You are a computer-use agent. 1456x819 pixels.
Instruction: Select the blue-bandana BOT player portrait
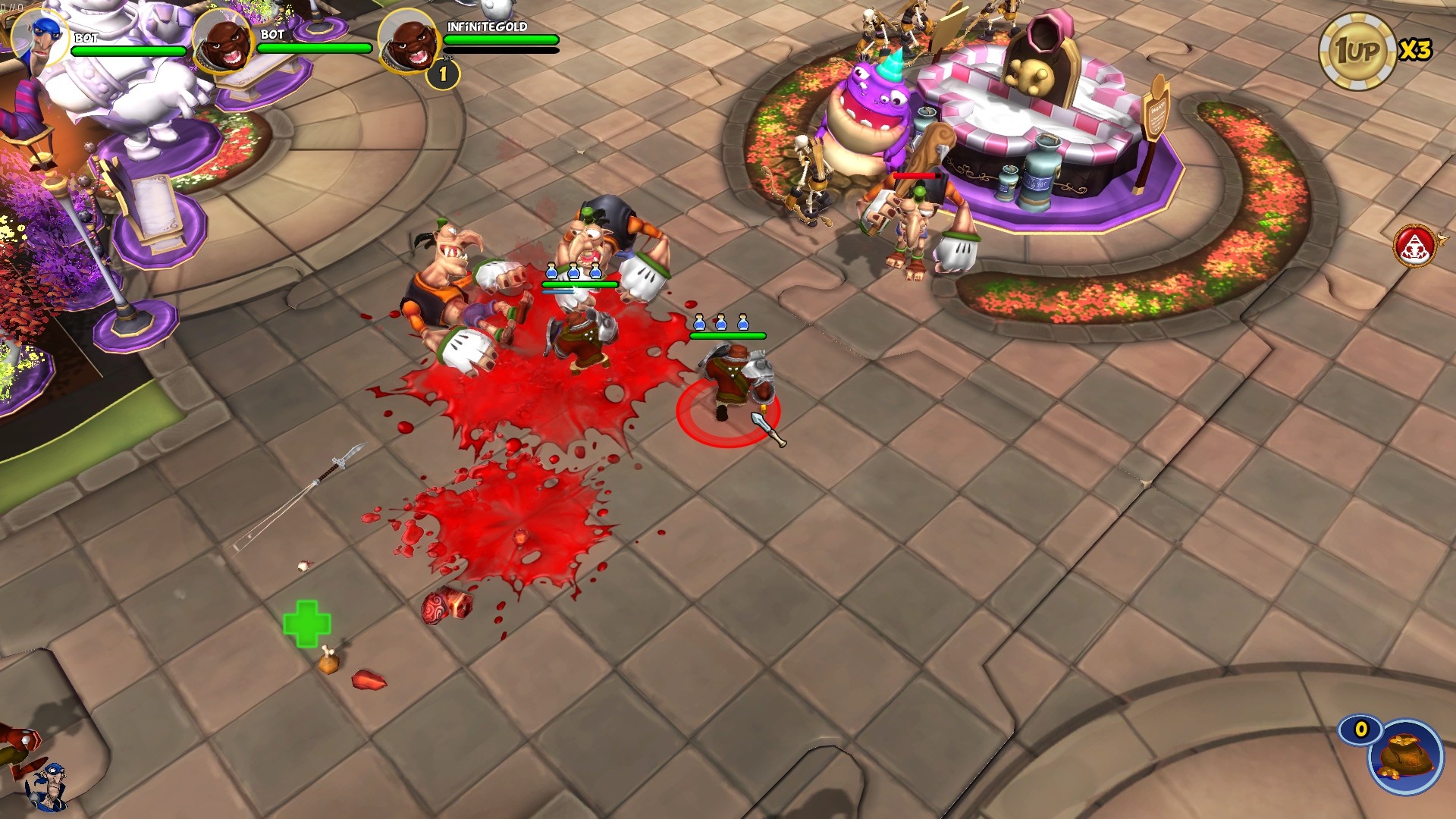39,38
